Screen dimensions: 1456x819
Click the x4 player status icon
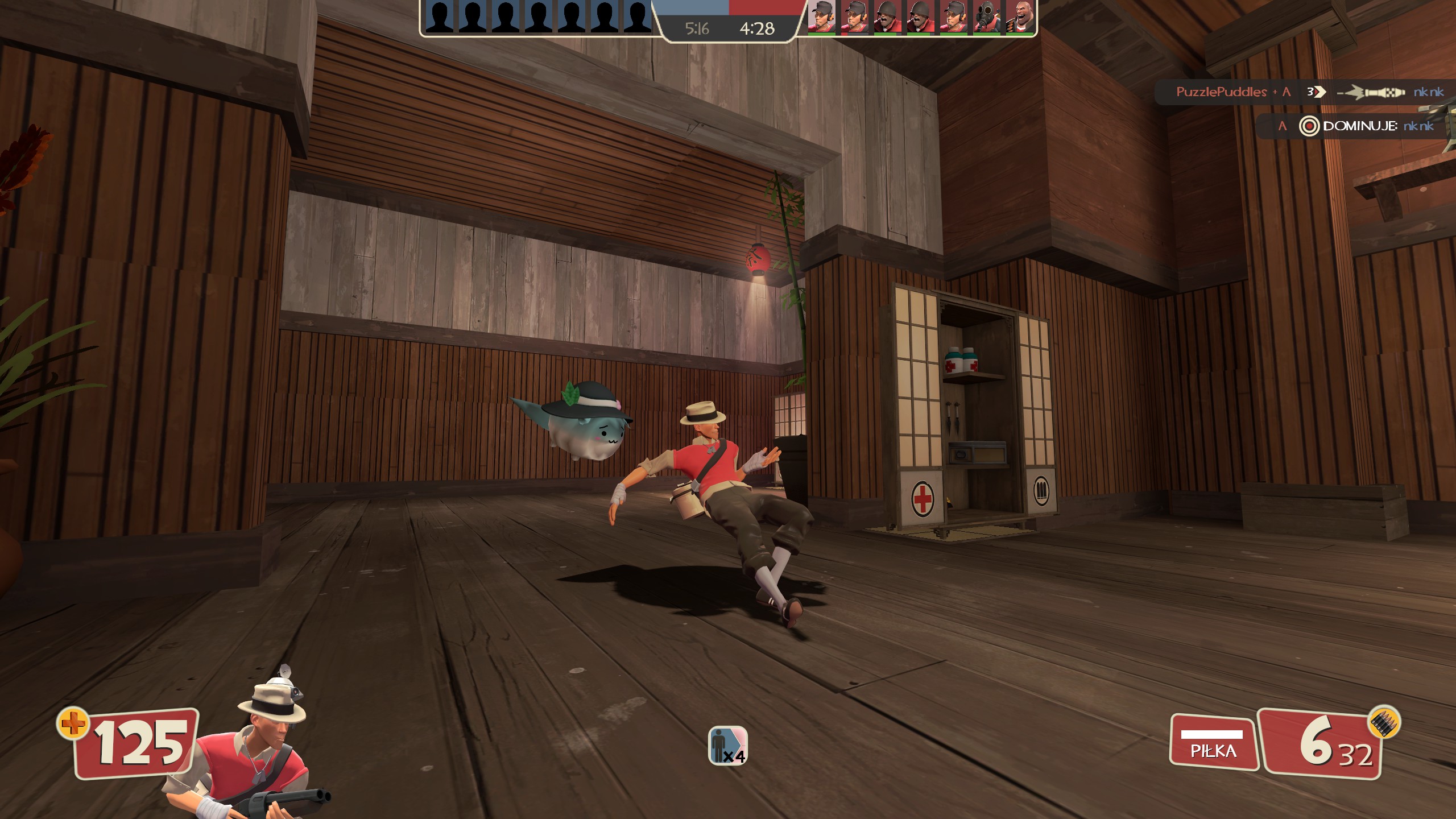727,745
